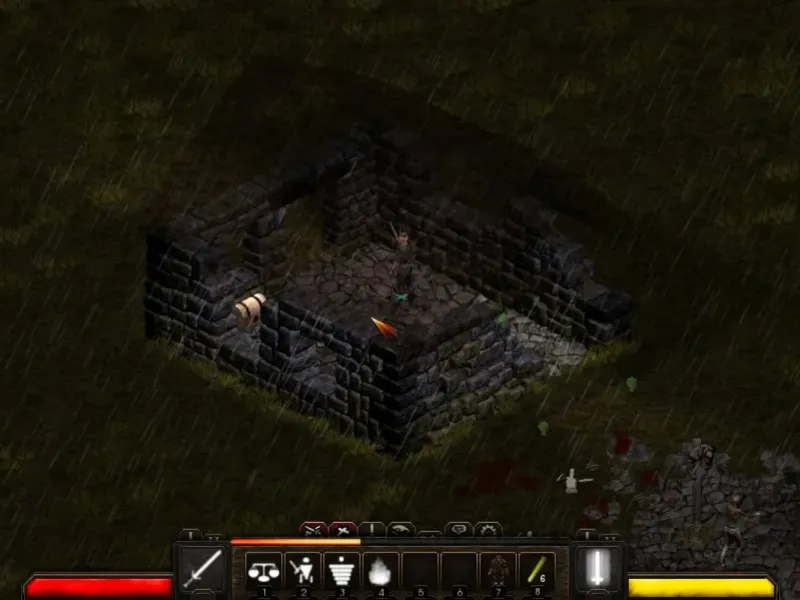Cast the white flame ability
Screen dimensions: 800x600
(381, 571)
